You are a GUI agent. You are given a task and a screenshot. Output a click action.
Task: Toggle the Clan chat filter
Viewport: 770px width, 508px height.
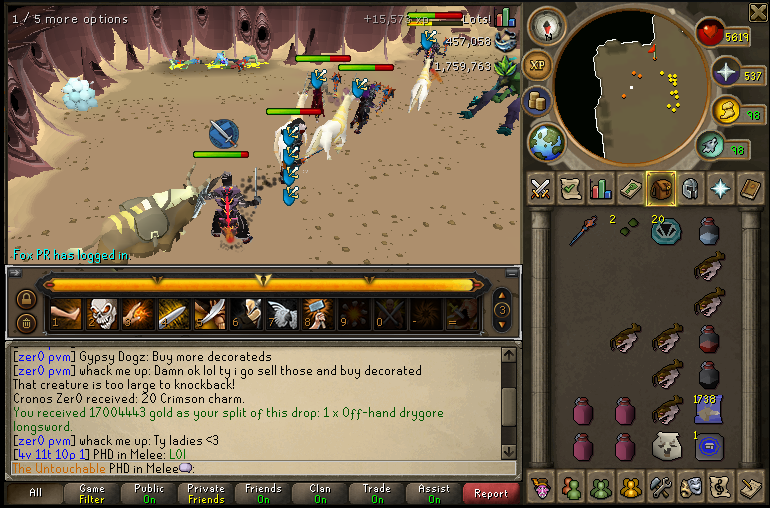pos(320,493)
